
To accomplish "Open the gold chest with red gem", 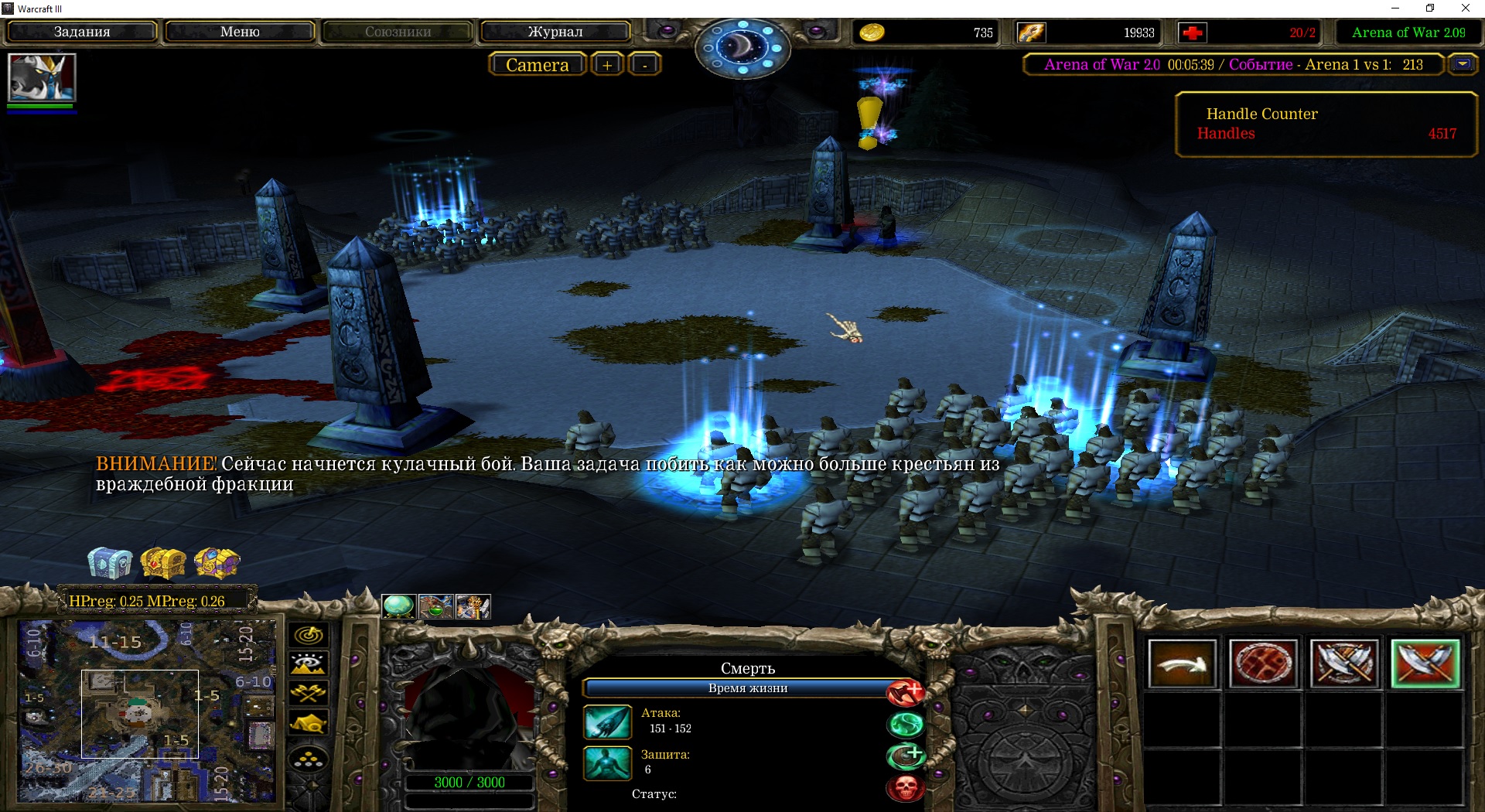I will point(163,562).
